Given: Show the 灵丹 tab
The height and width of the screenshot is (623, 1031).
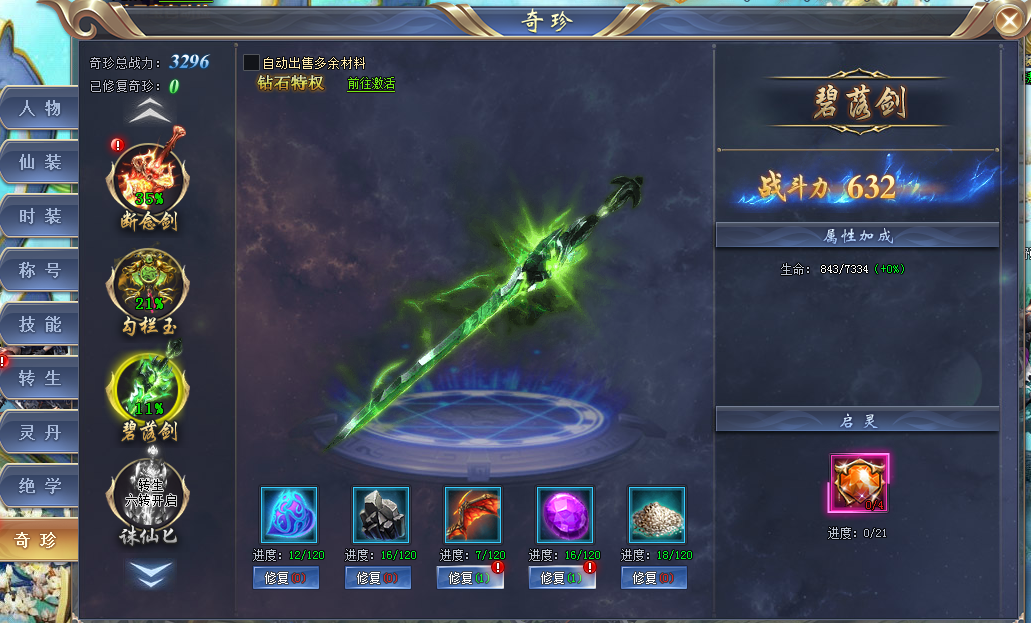Looking at the screenshot, I should [40, 432].
